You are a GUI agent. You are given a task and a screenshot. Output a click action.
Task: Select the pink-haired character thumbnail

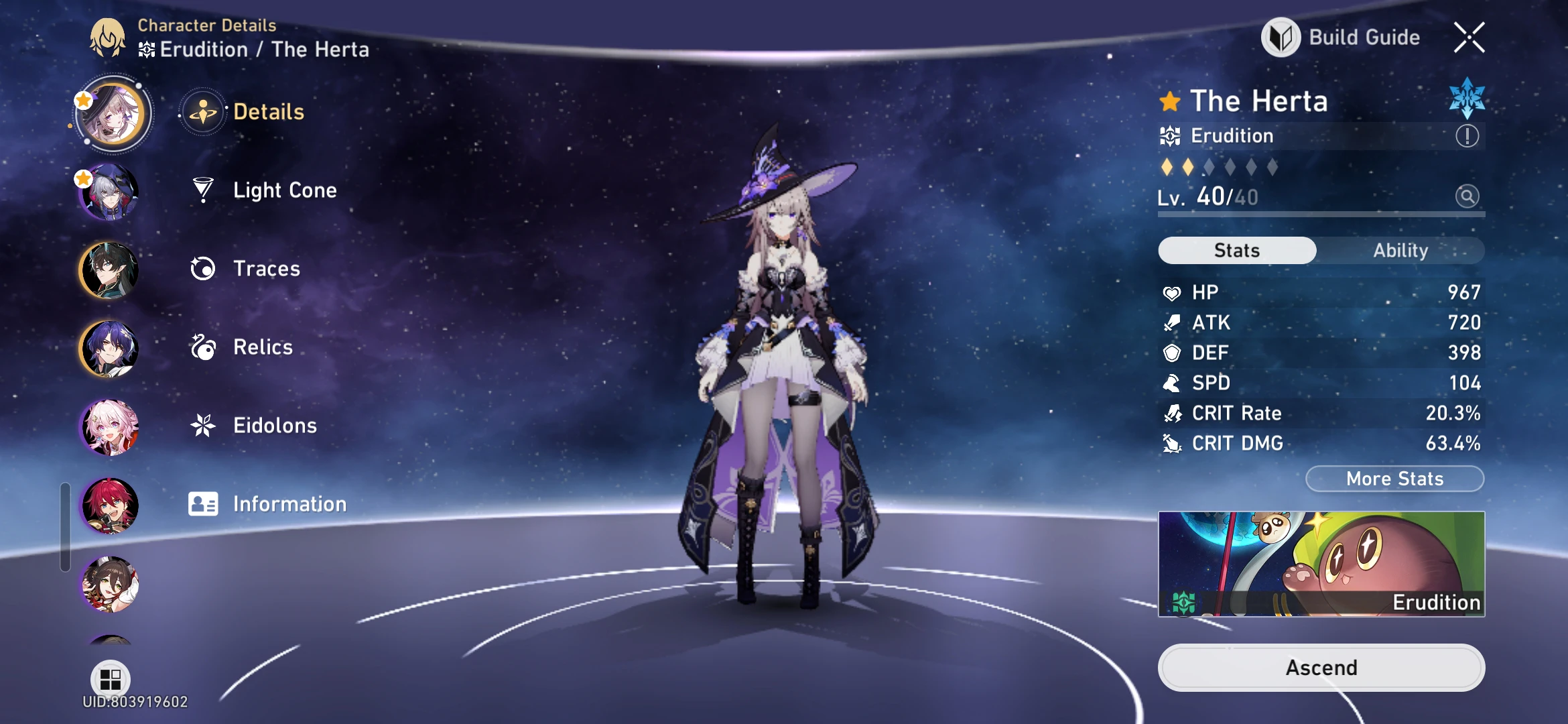[109, 427]
